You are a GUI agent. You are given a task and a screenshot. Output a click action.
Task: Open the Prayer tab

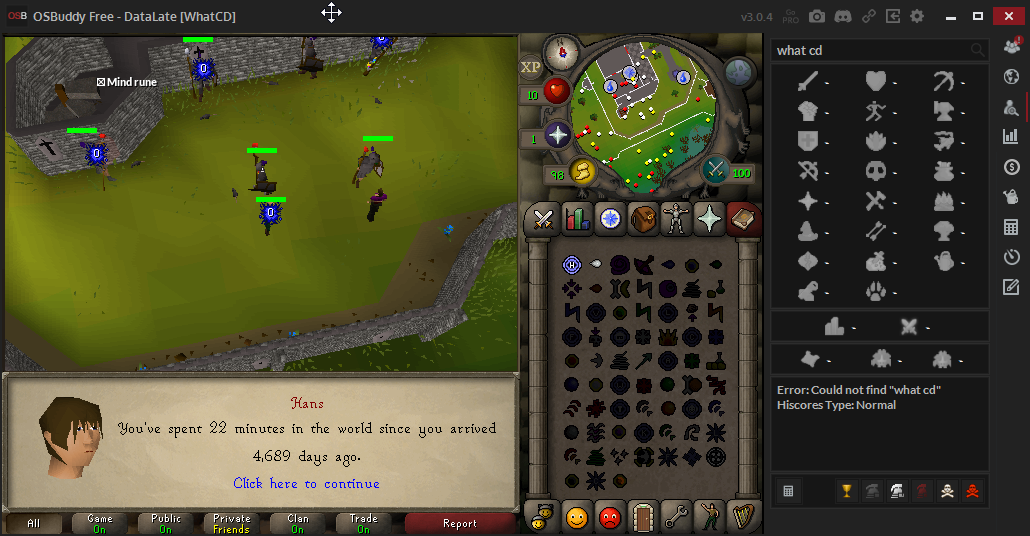711,218
